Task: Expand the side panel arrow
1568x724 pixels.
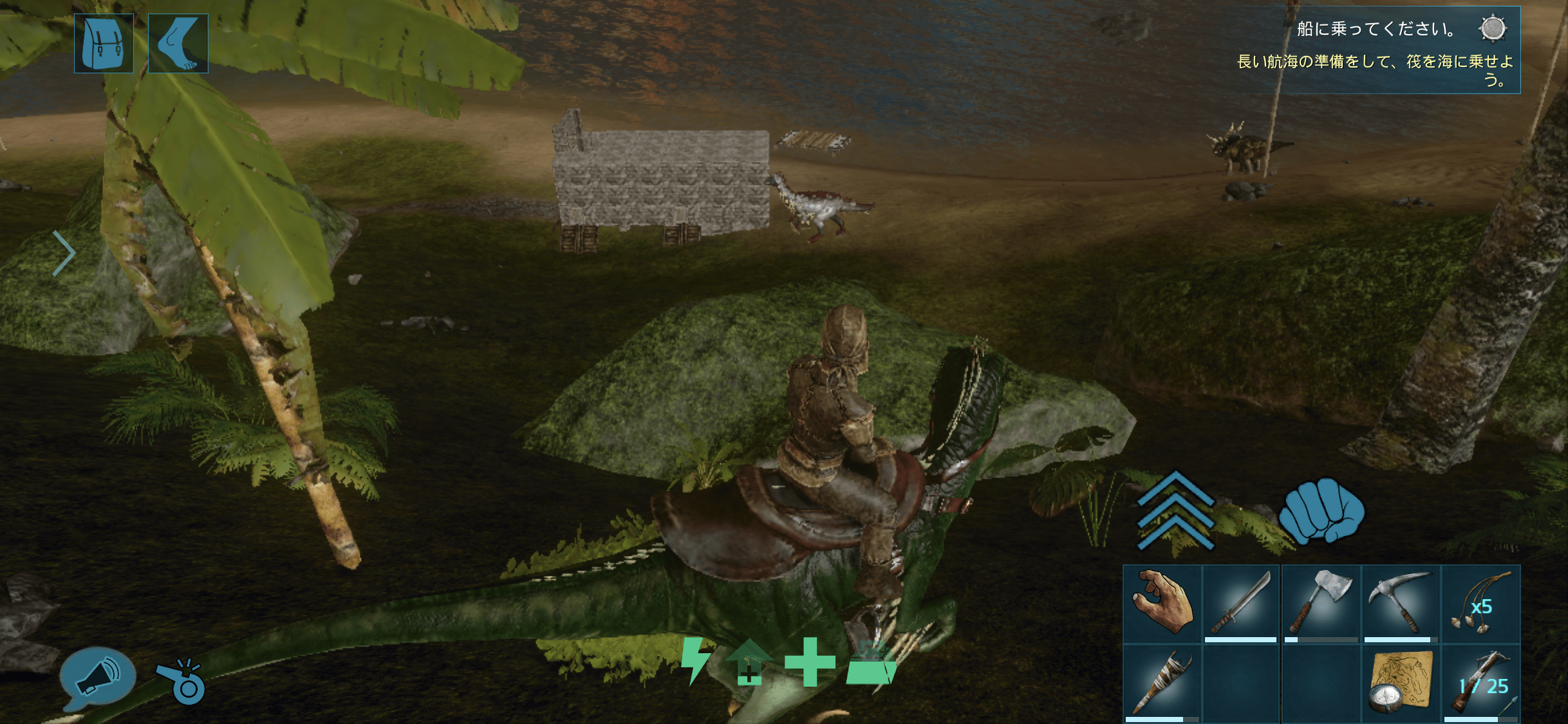Action: pyautogui.click(x=64, y=253)
